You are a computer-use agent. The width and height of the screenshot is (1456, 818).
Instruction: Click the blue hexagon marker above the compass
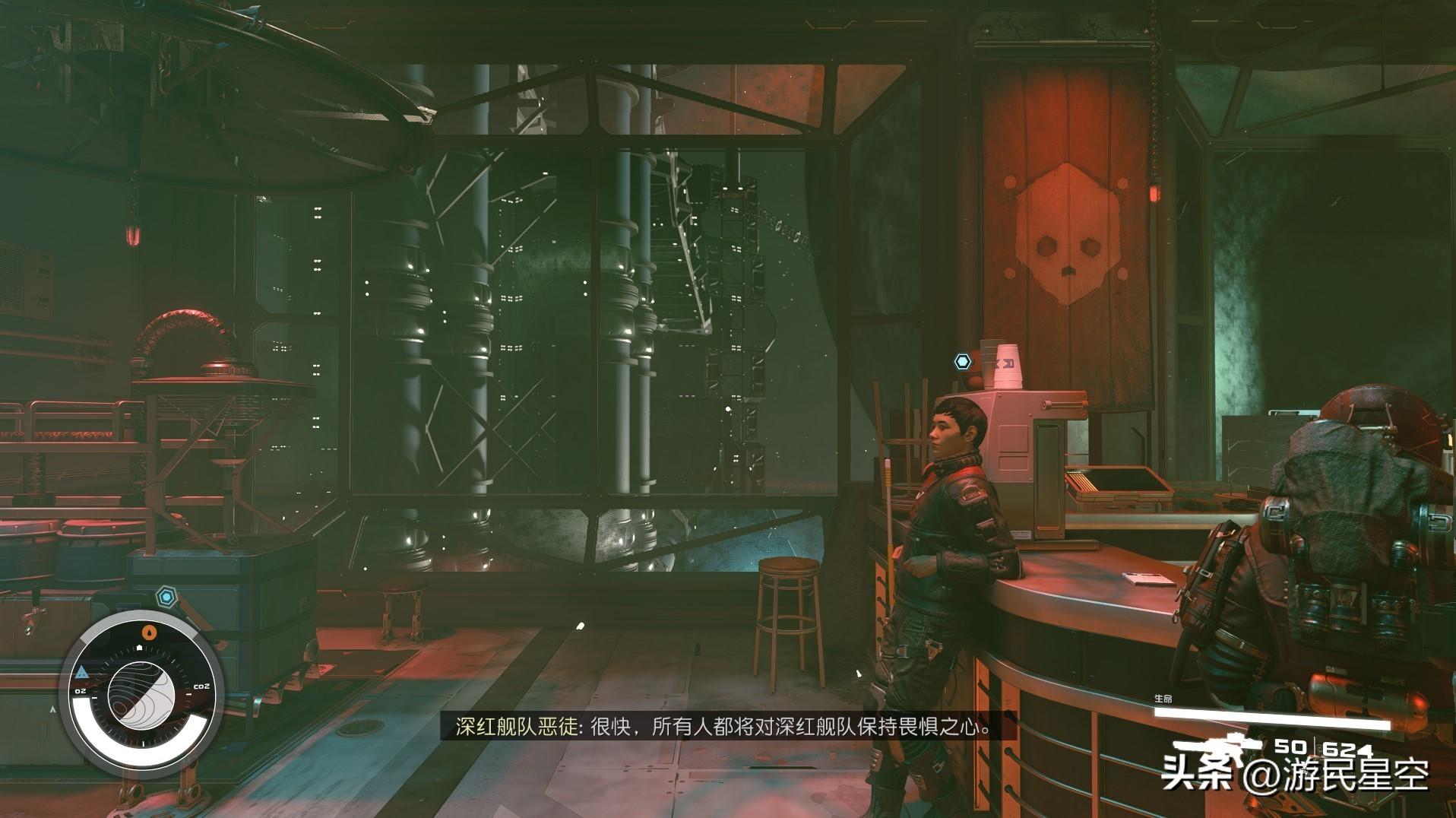click(166, 597)
